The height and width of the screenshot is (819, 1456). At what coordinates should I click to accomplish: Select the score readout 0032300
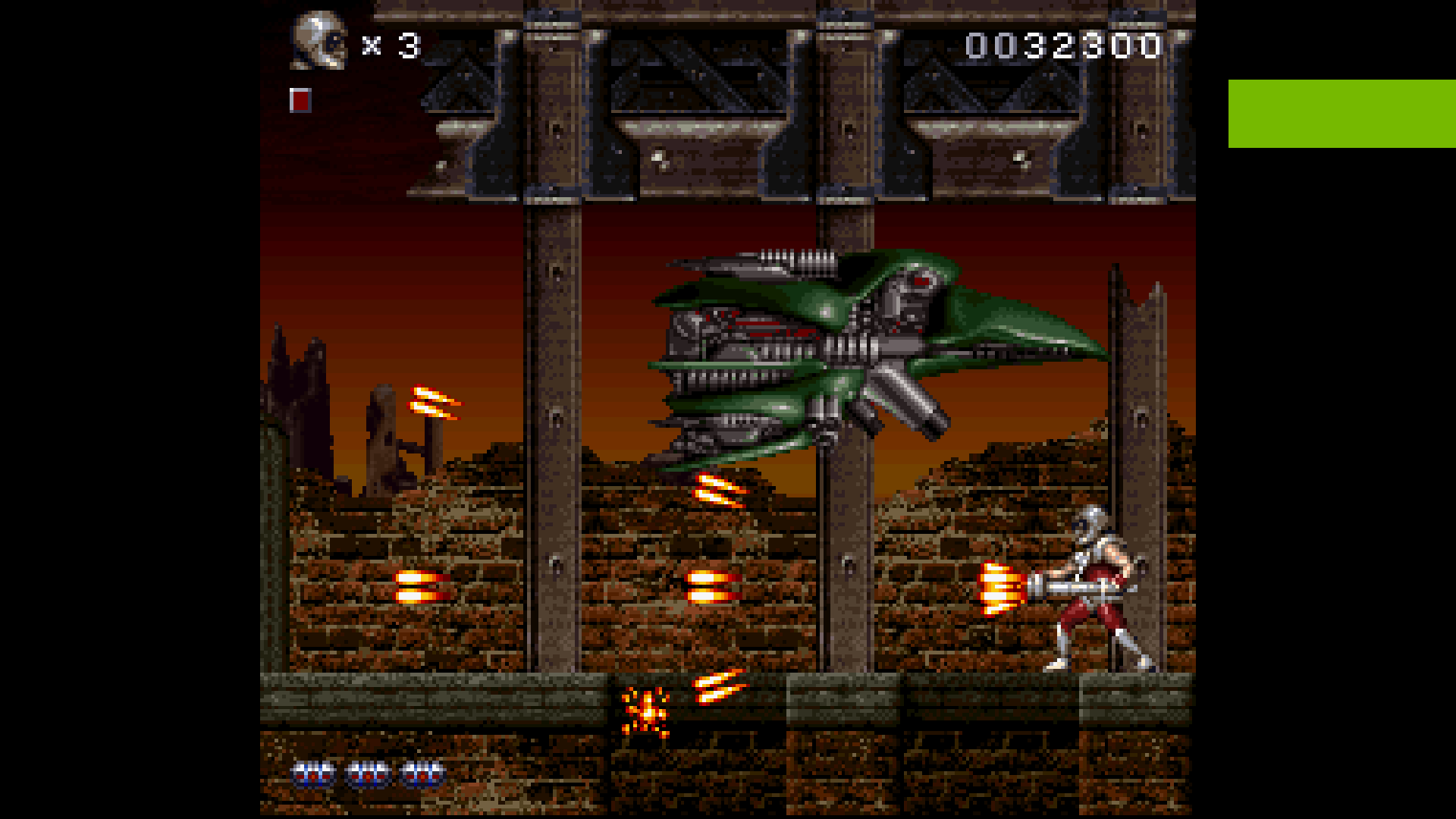pos(1062,45)
